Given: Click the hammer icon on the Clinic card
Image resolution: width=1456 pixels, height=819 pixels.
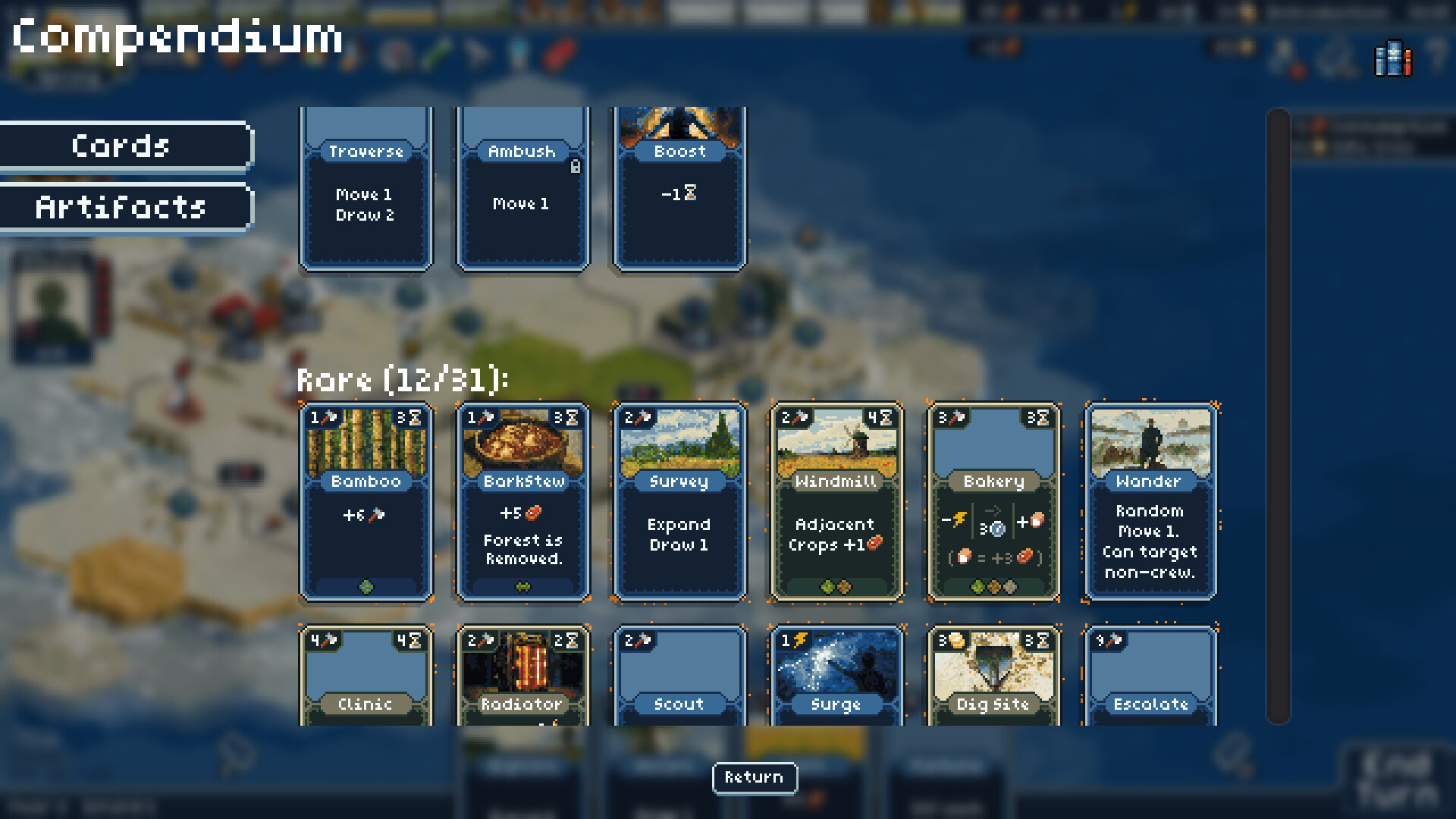Looking at the screenshot, I should [x=328, y=639].
